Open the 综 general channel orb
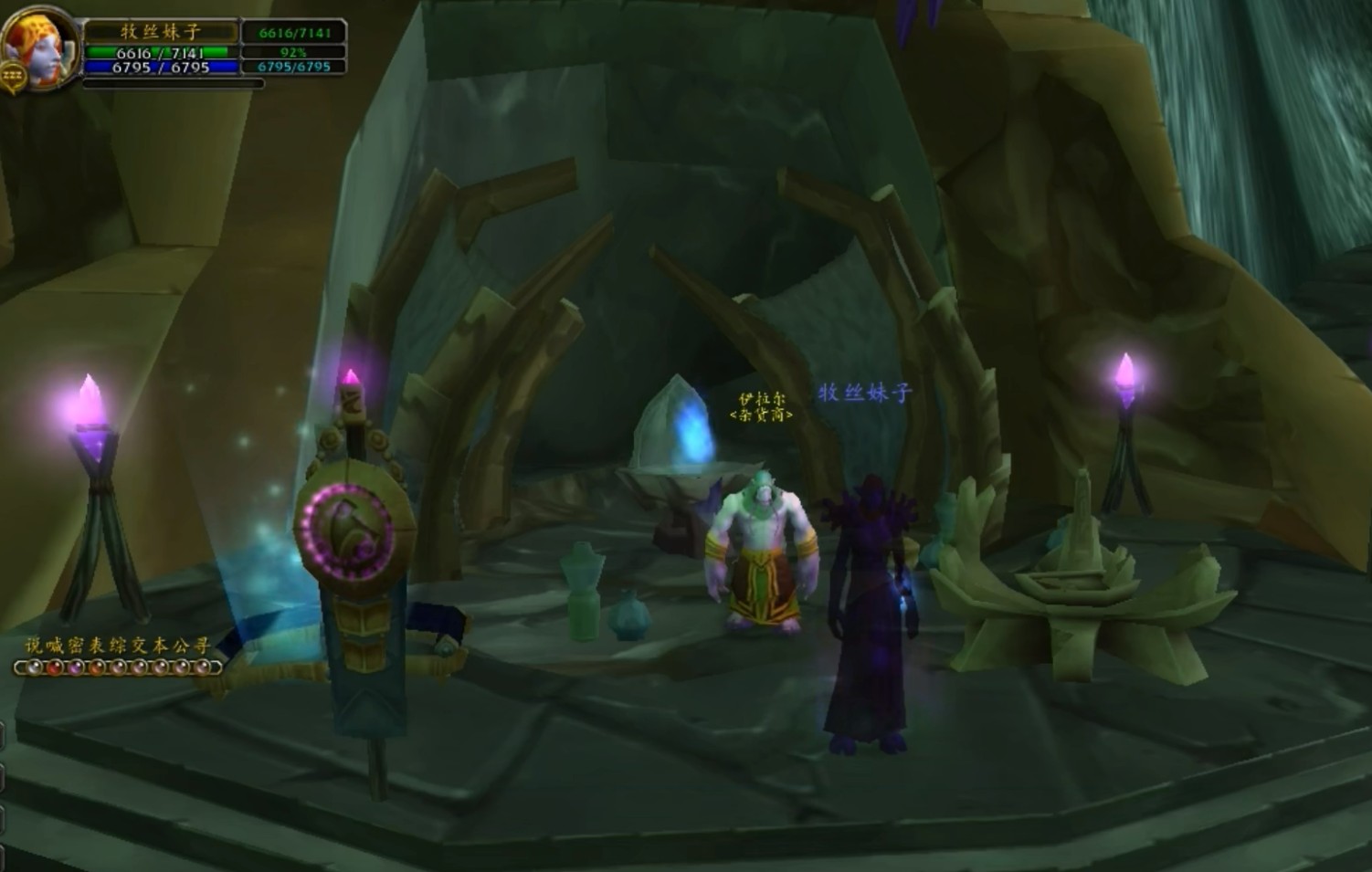This screenshot has width=1372, height=872. (119, 667)
